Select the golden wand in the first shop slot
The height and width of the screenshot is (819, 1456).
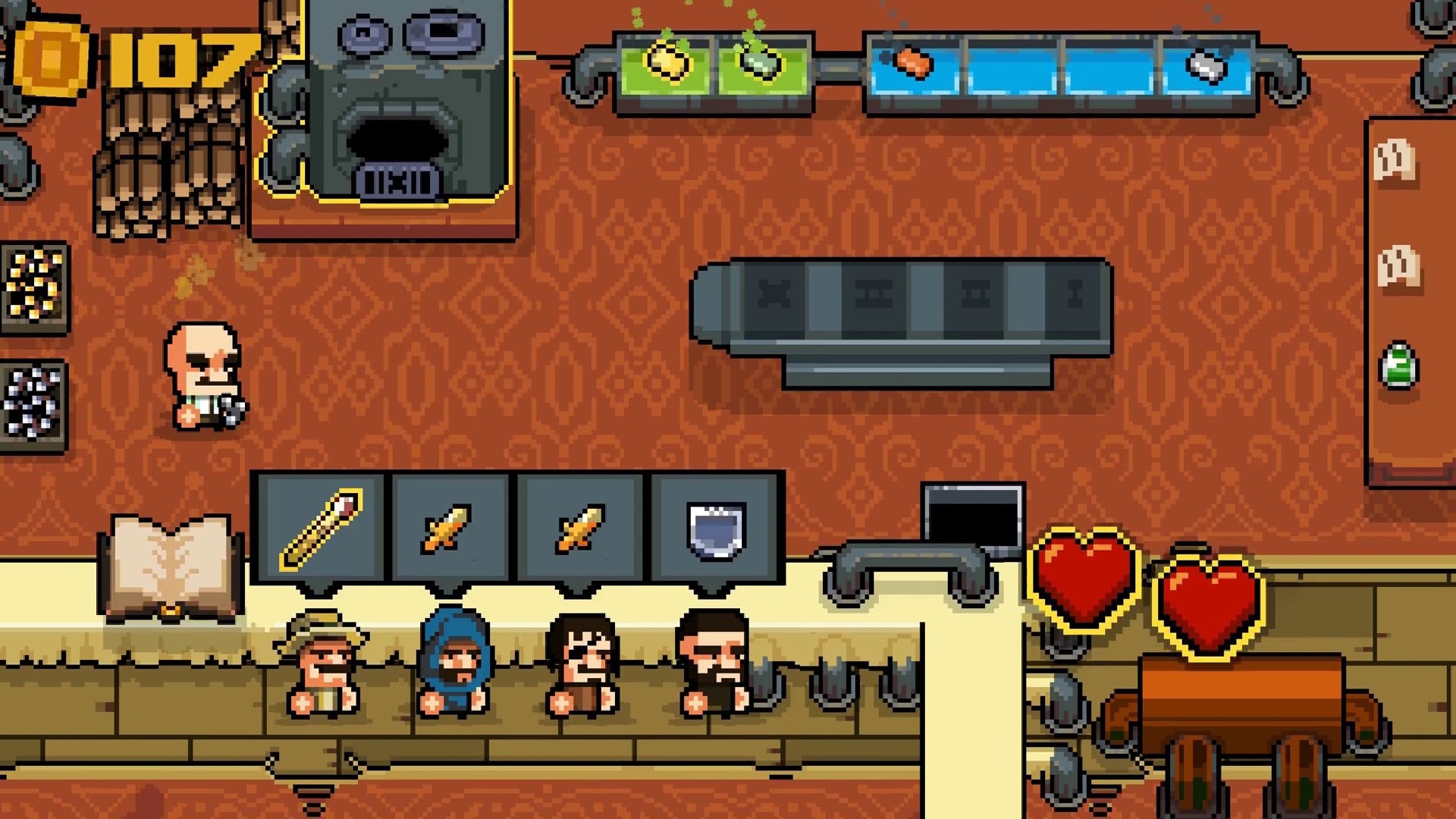323,527
